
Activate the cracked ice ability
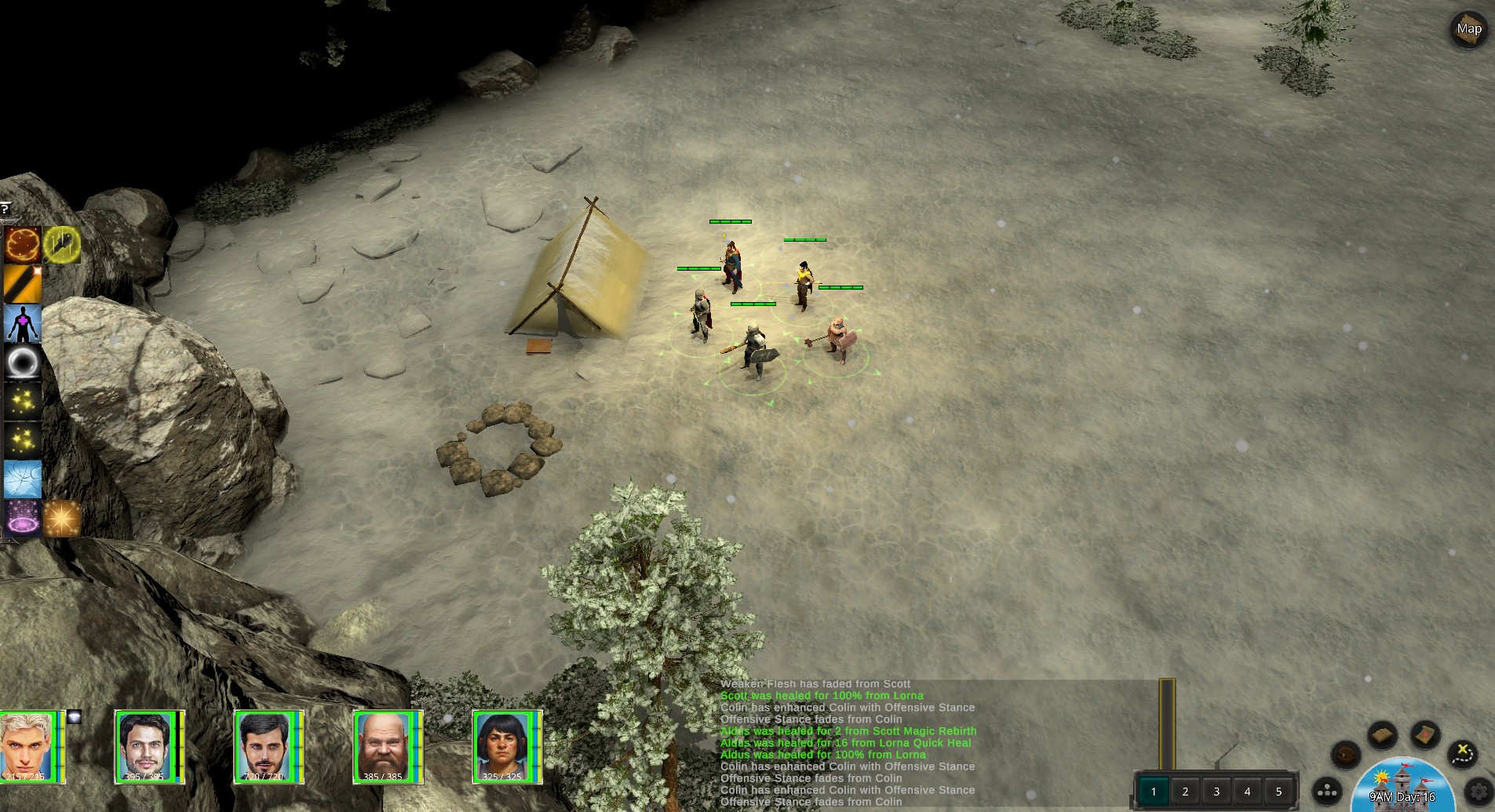click(x=22, y=479)
